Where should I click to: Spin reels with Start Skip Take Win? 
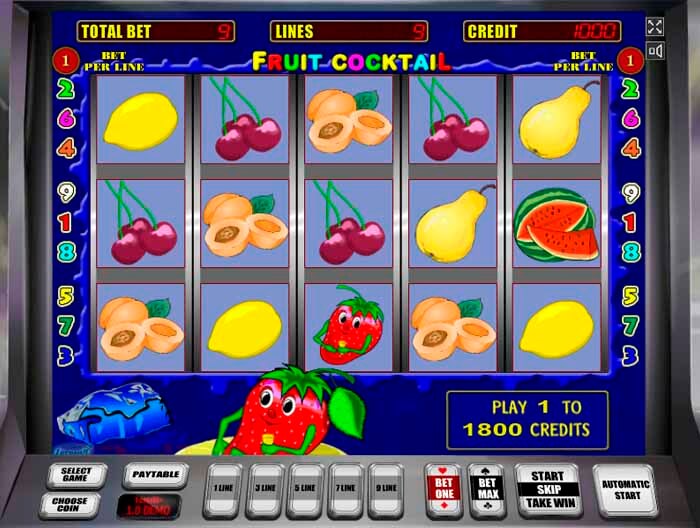[x=547, y=489]
